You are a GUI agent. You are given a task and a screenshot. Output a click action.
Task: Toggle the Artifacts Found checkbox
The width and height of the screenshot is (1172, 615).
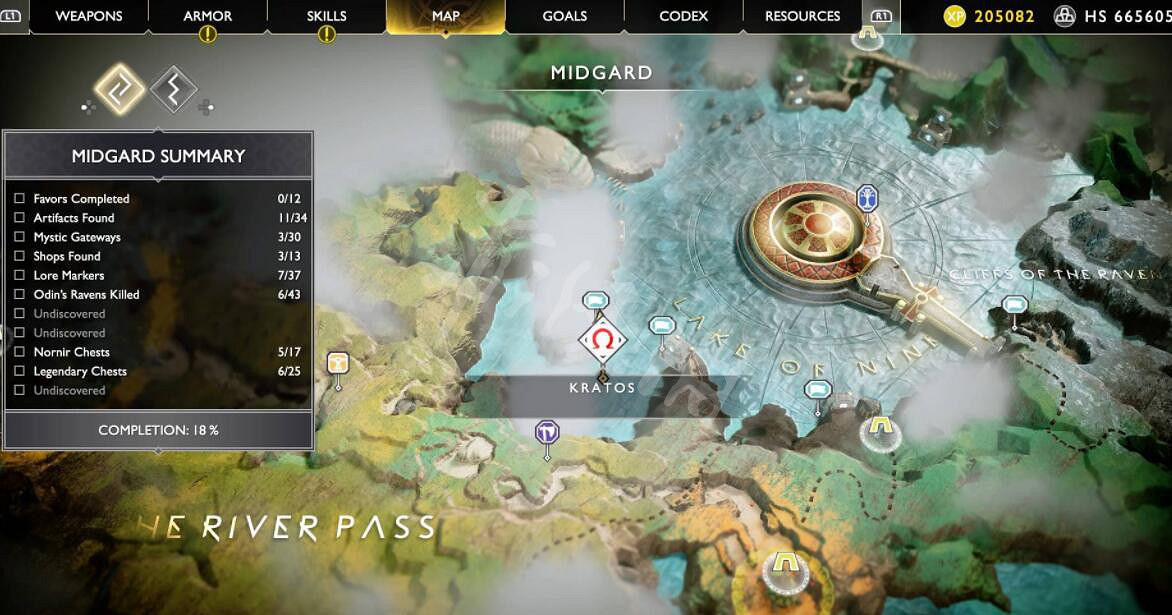pos(19,218)
